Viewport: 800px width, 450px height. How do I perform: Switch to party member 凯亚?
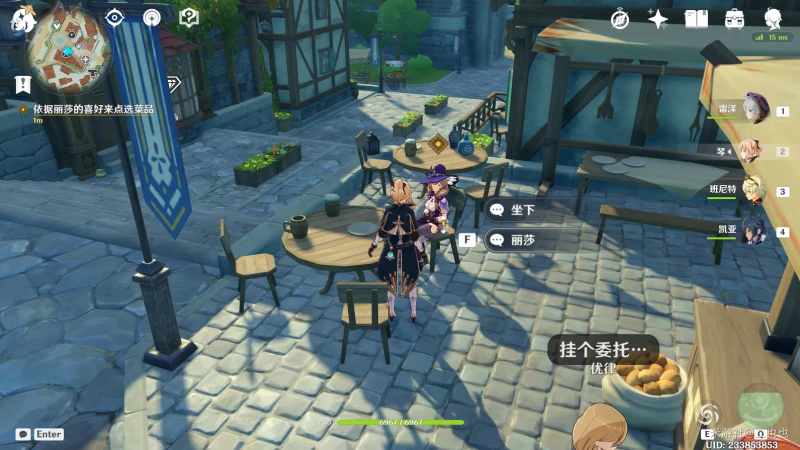pos(755,231)
